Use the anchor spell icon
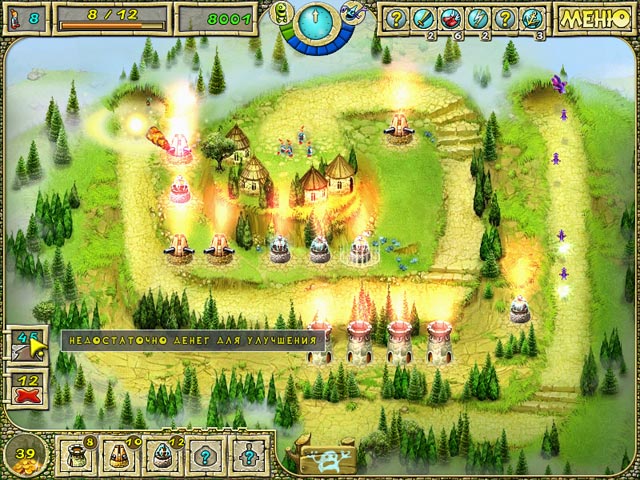The width and height of the screenshot is (640, 480). 531,17
